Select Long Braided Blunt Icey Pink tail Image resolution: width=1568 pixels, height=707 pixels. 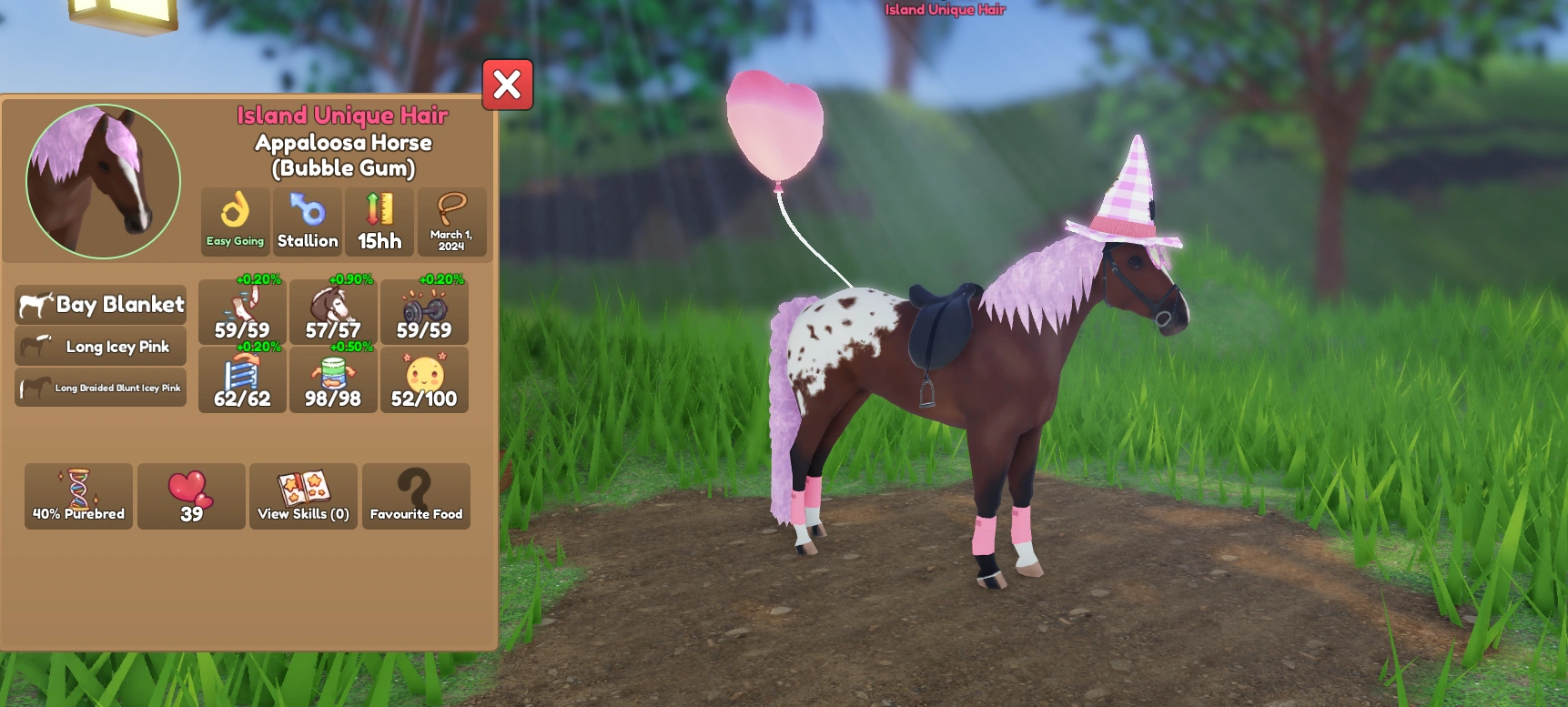click(x=100, y=387)
